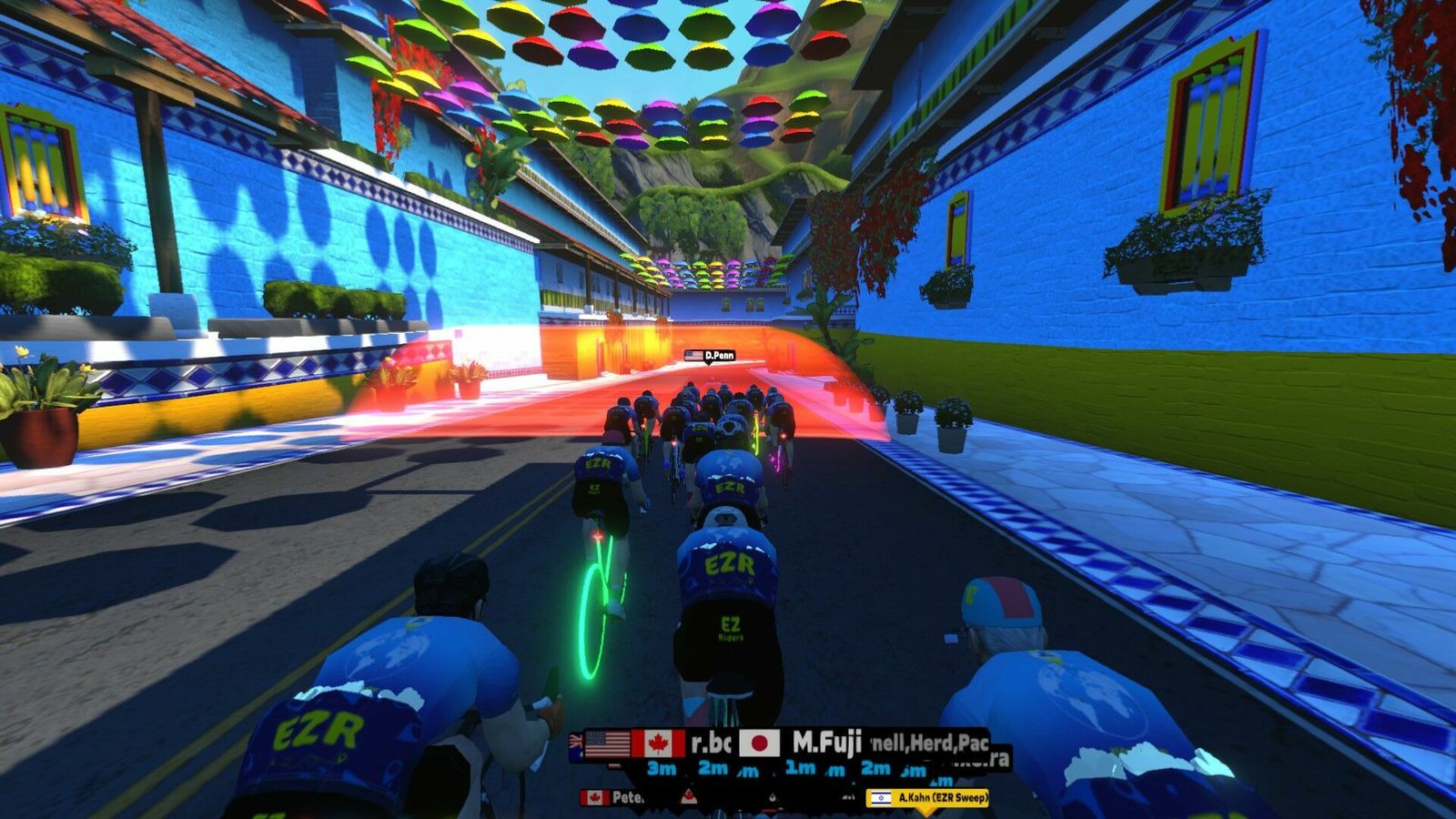
Task: Select the D.Penn rider name tag
Action: [710, 355]
